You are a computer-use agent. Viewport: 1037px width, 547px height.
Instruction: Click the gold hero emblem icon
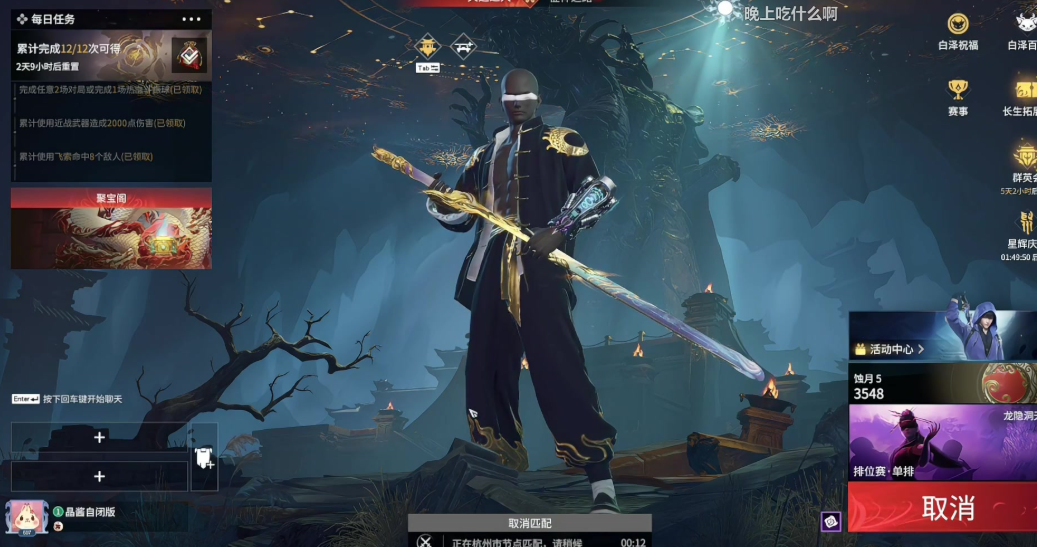(x=428, y=45)
